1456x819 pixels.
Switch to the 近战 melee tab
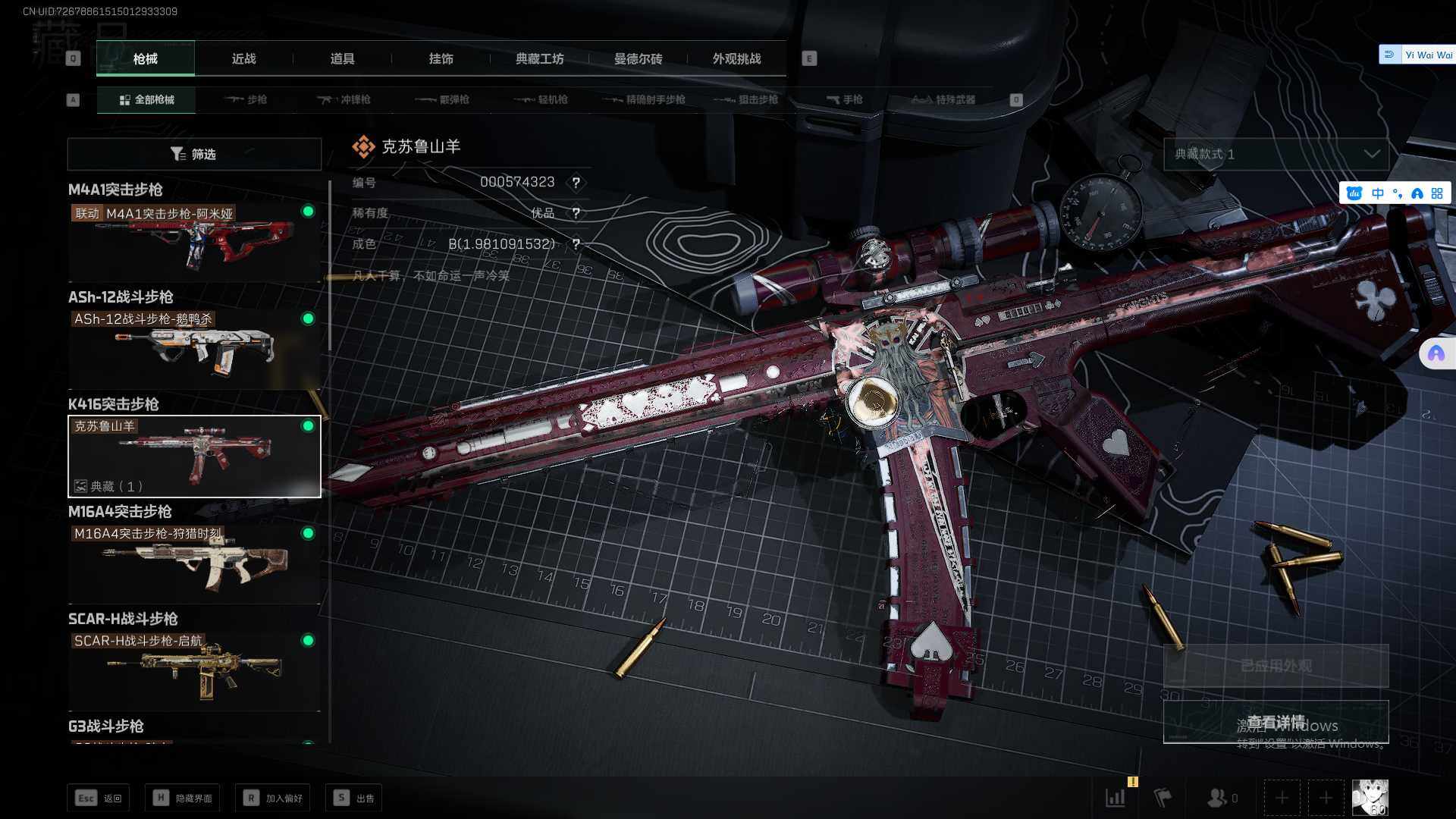click(243, 58)
